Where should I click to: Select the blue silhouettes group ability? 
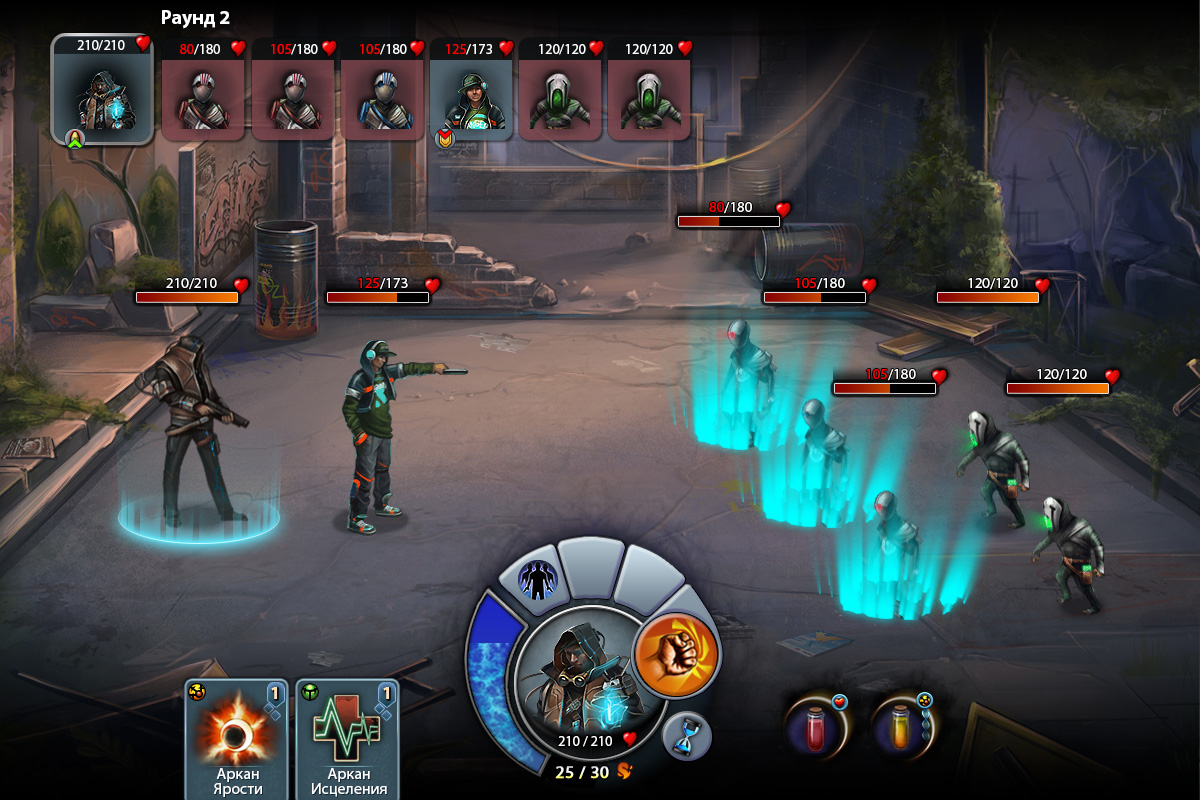pyautogui.click(x=538, y=578)
